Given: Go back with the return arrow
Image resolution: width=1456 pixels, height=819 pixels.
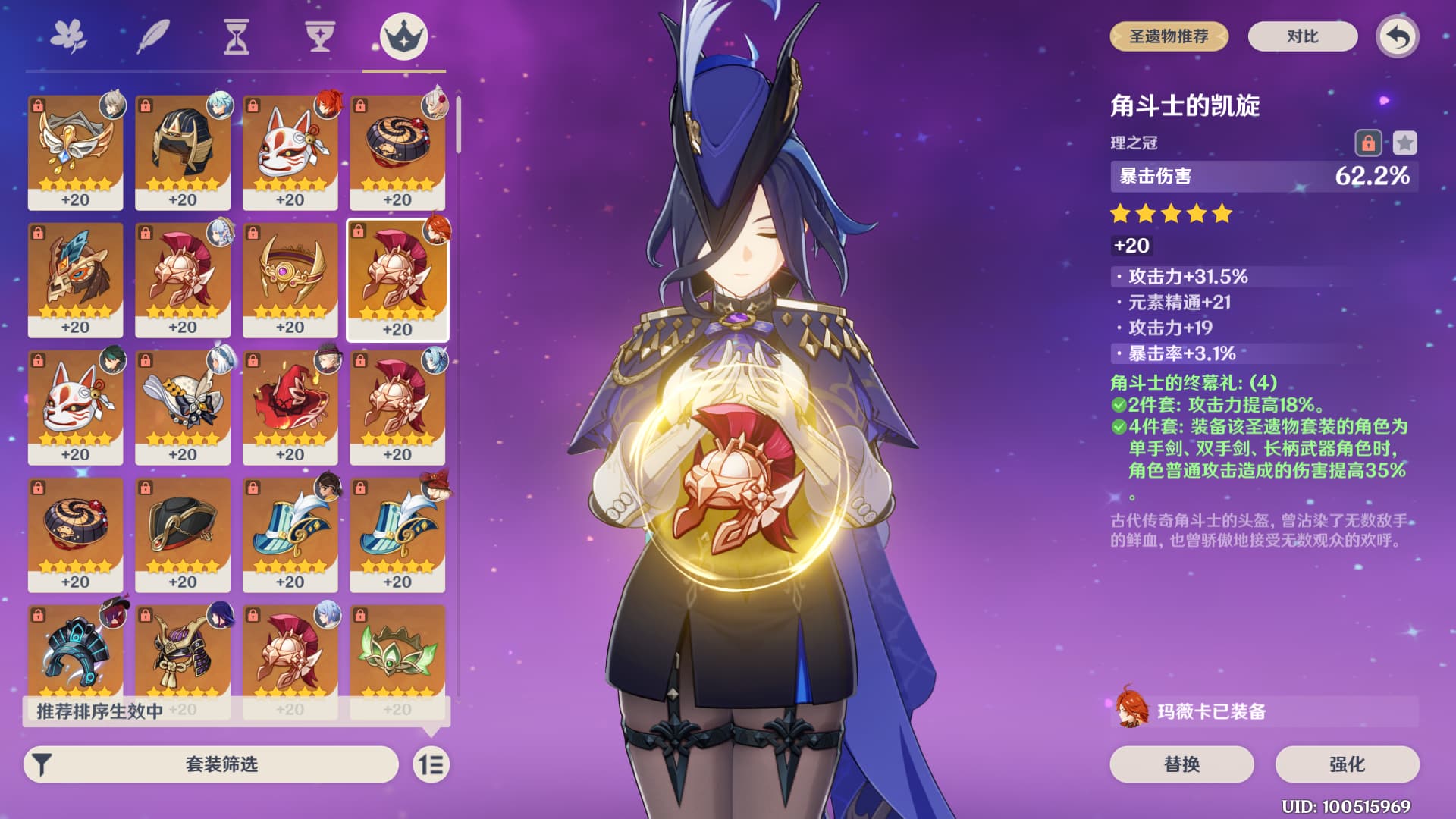Looking at the screenshot, I should point(1398,36).
